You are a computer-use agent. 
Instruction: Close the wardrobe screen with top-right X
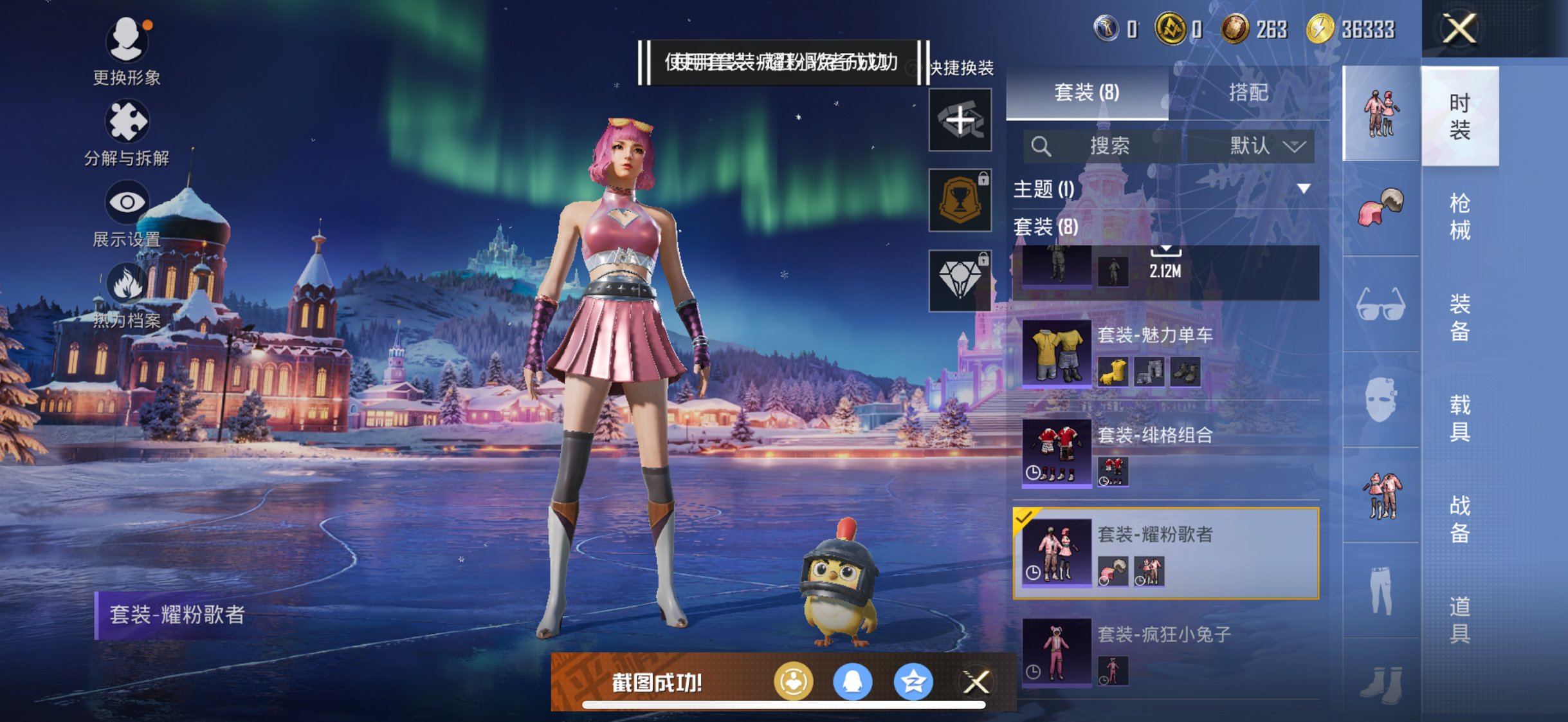pyautogui.click(x=1459, y=29)
